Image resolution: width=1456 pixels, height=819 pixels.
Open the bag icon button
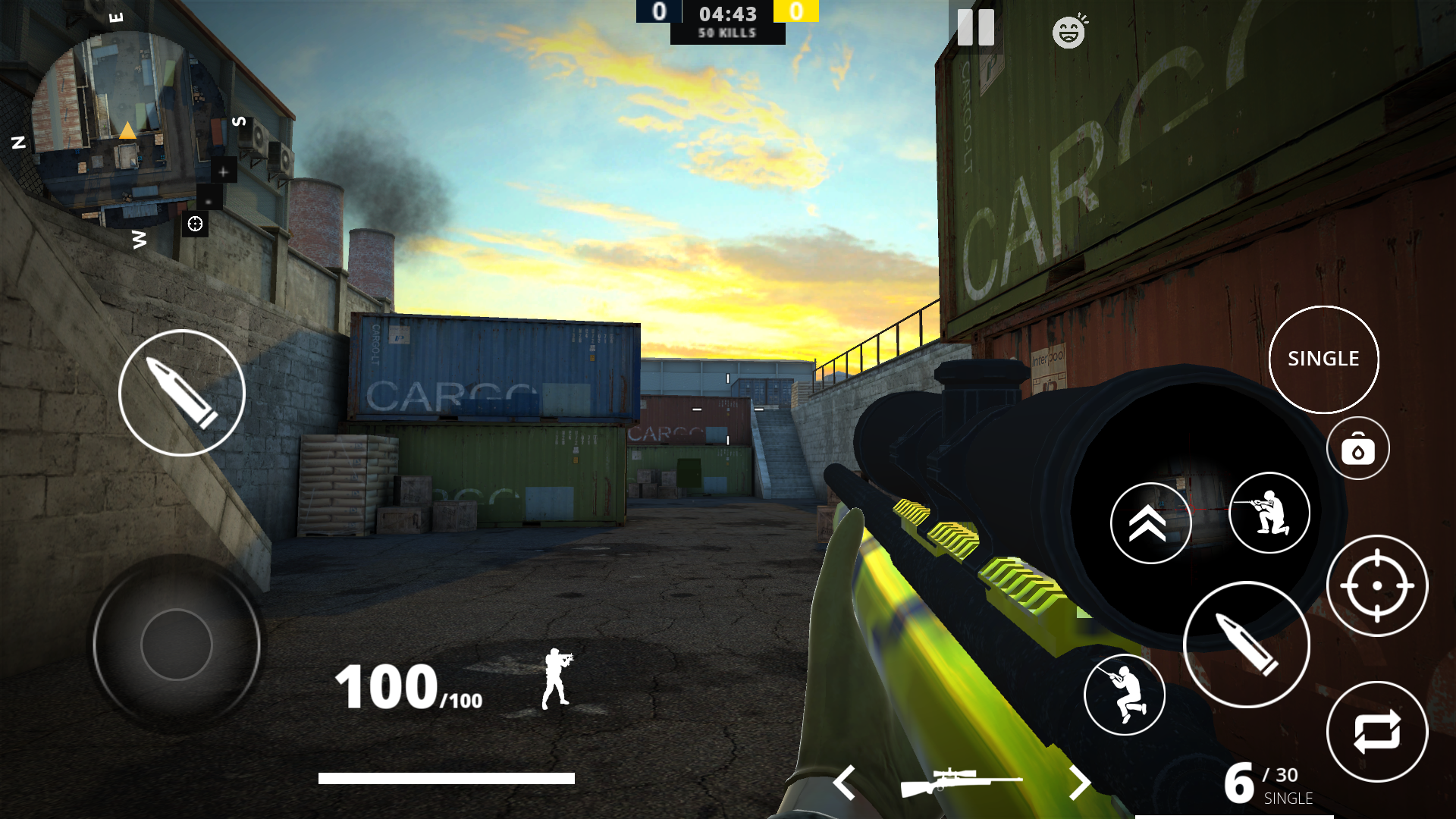click(1357, 449)
